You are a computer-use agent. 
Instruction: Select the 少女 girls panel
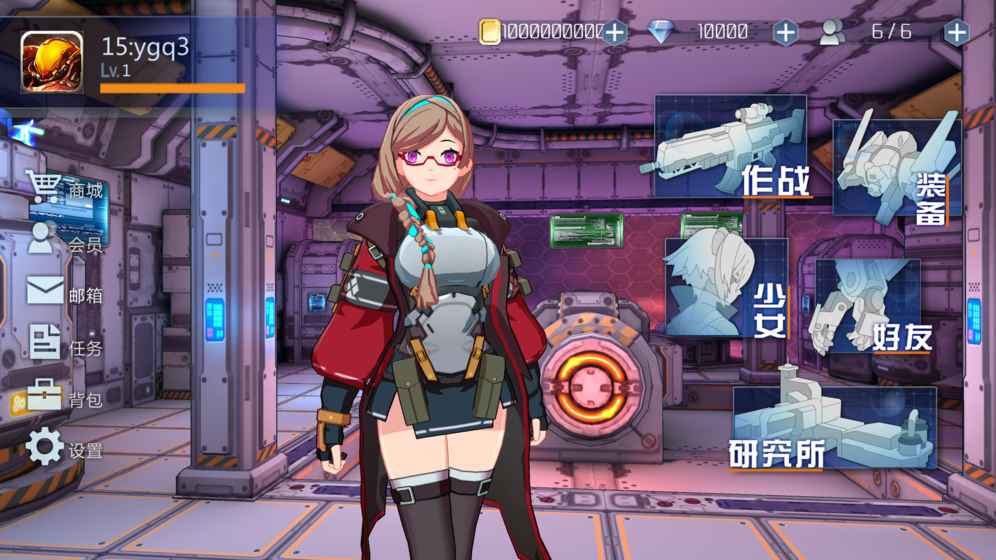tap(727, 289)
